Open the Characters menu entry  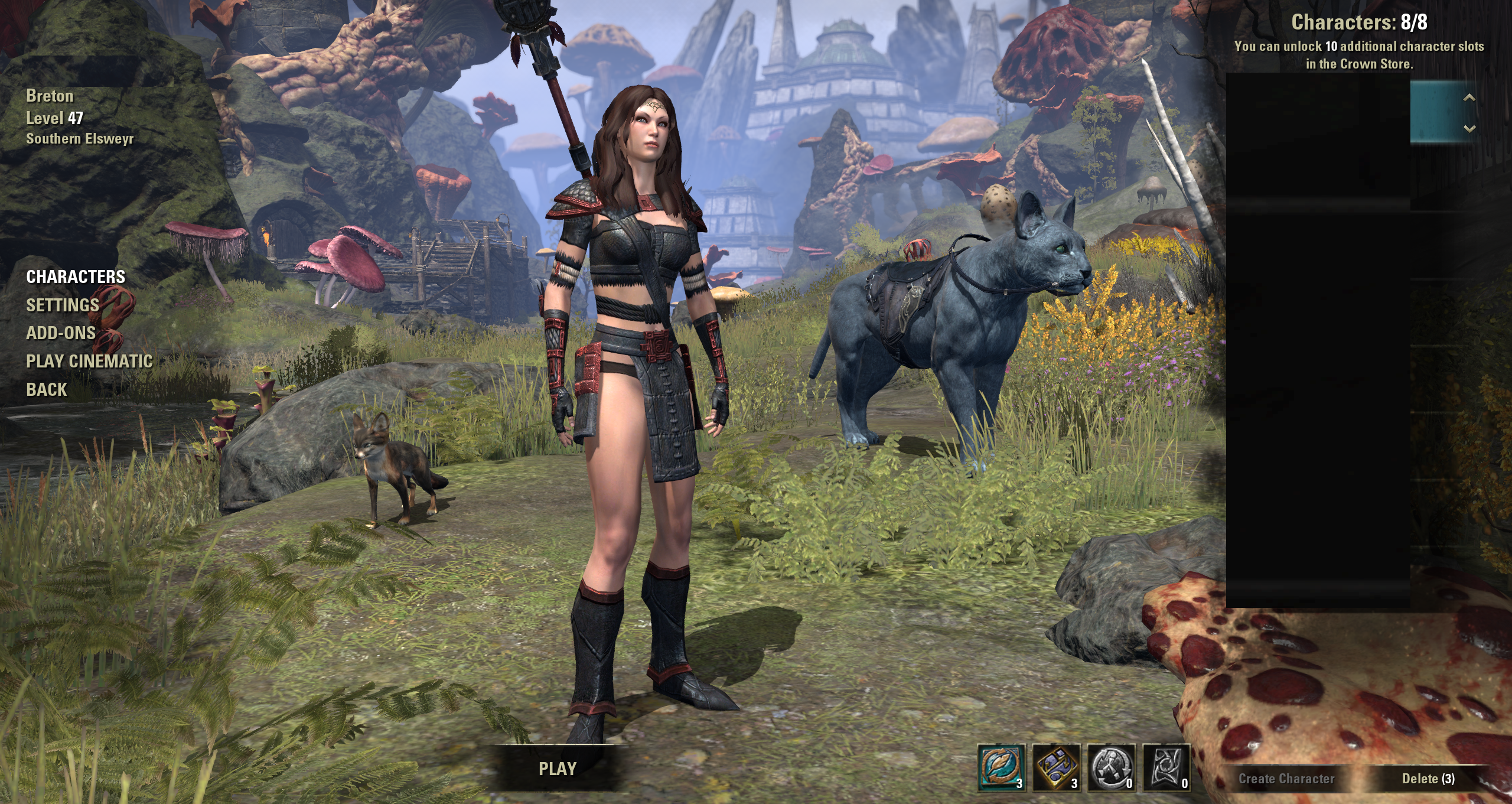[x=76, y=276]
